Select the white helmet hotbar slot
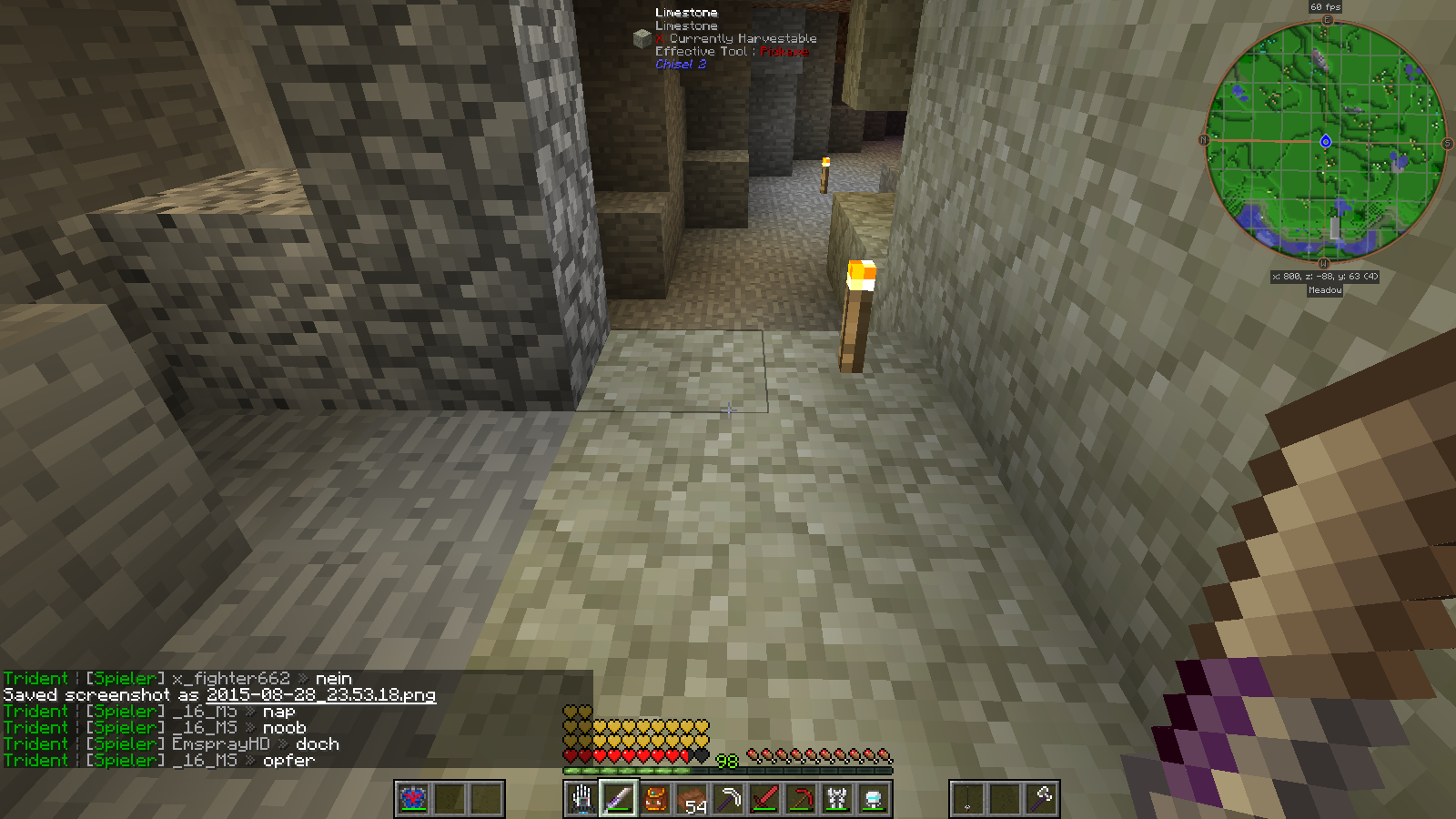The height and width of the screenshot is (819, 1456). click(874, 799)
